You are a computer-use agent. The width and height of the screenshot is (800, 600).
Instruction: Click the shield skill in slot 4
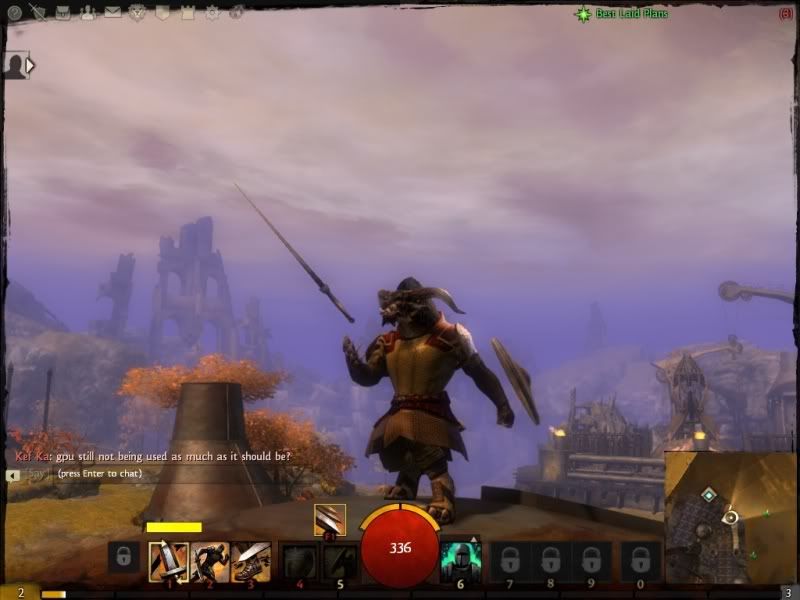click(x=299, y=560)
